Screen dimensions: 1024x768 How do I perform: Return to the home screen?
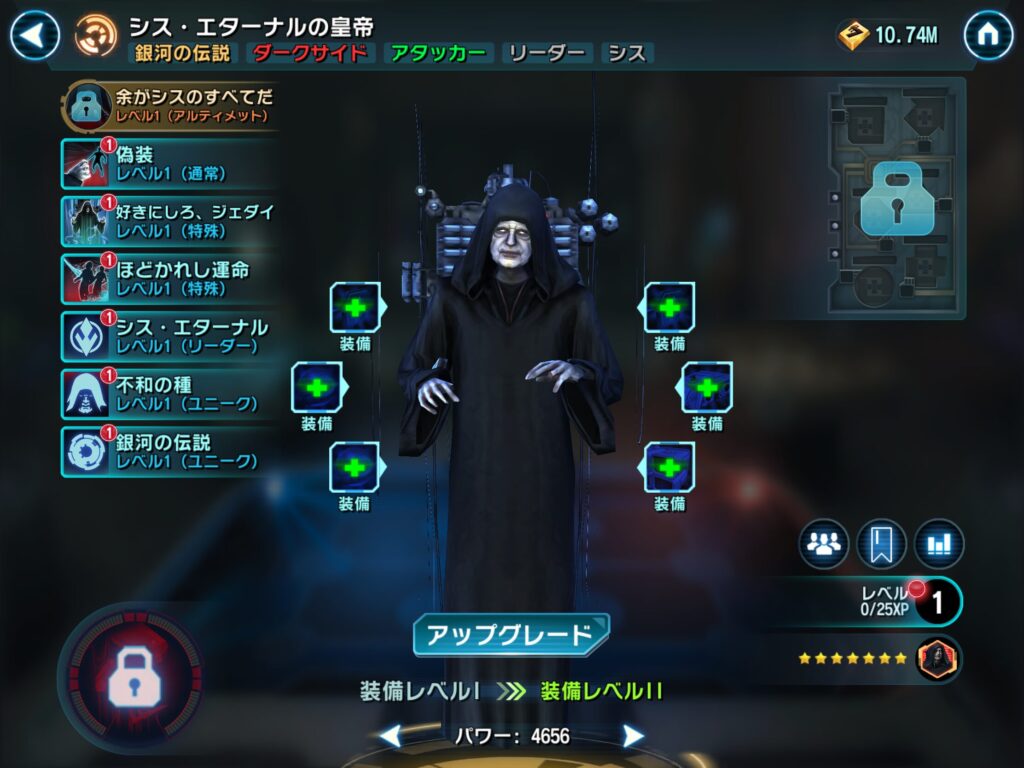988,36
